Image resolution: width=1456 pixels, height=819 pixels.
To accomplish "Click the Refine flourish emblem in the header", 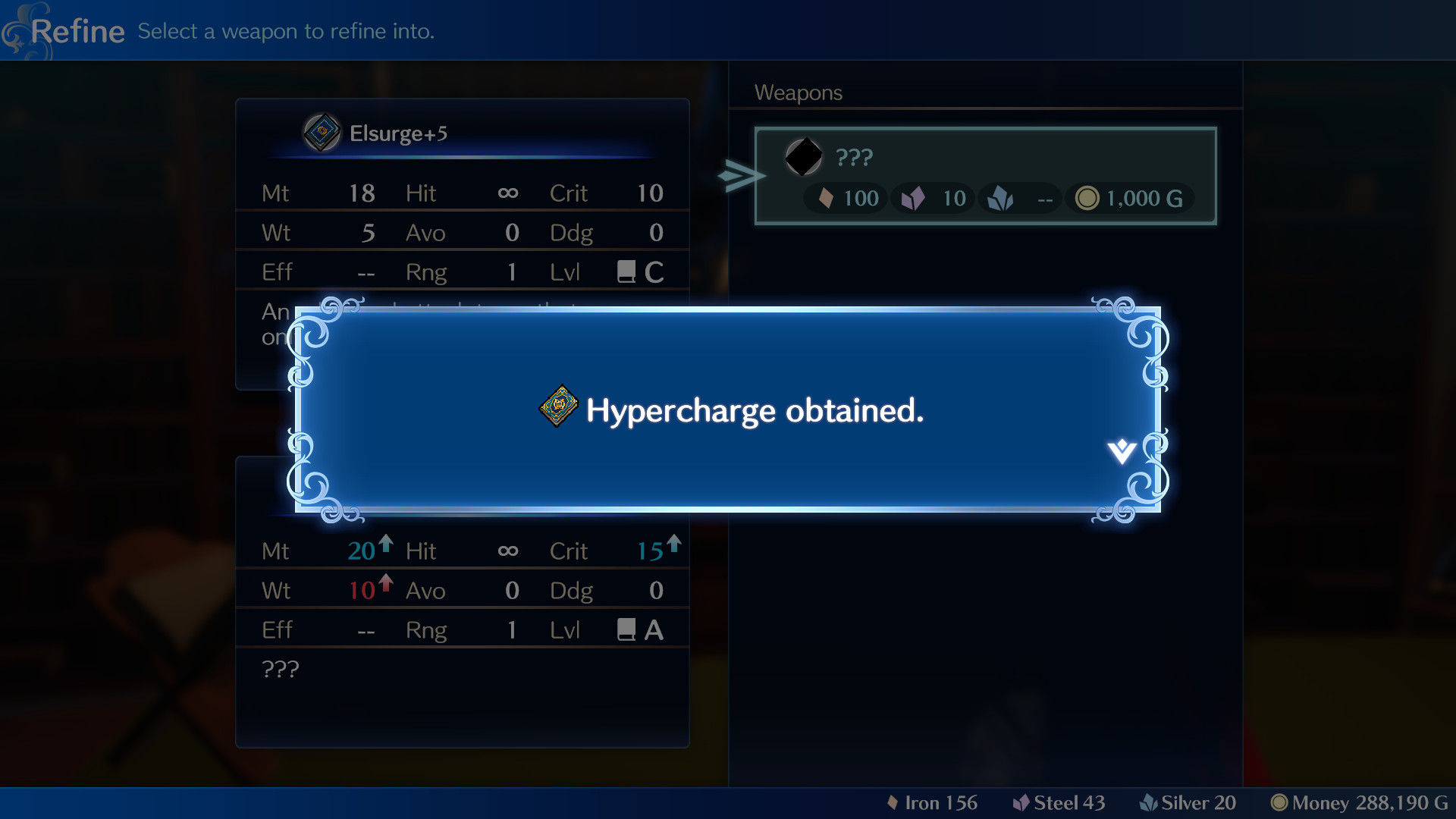I will 23,30.
